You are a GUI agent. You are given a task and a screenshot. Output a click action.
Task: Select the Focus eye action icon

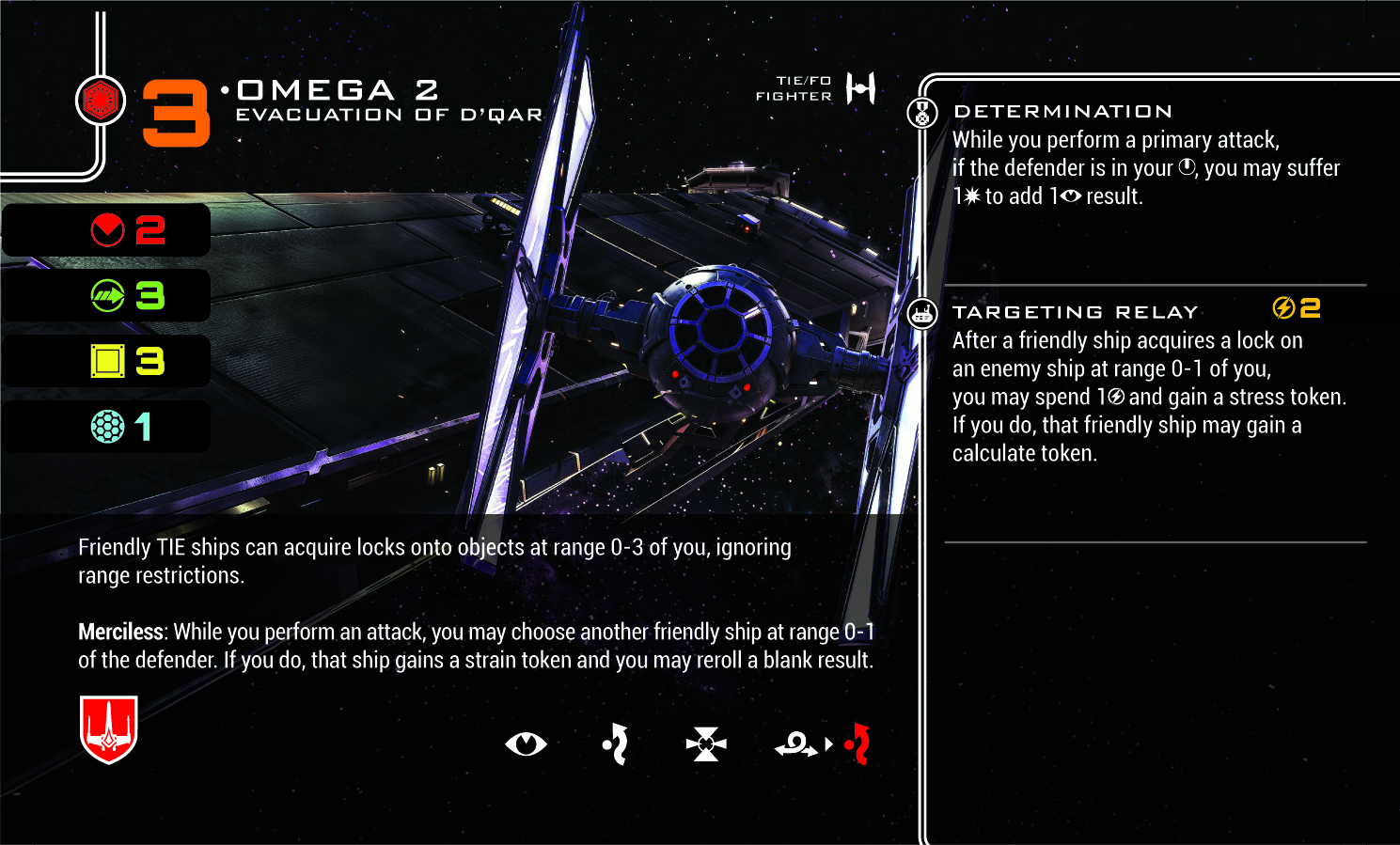[x=526, y=744]
